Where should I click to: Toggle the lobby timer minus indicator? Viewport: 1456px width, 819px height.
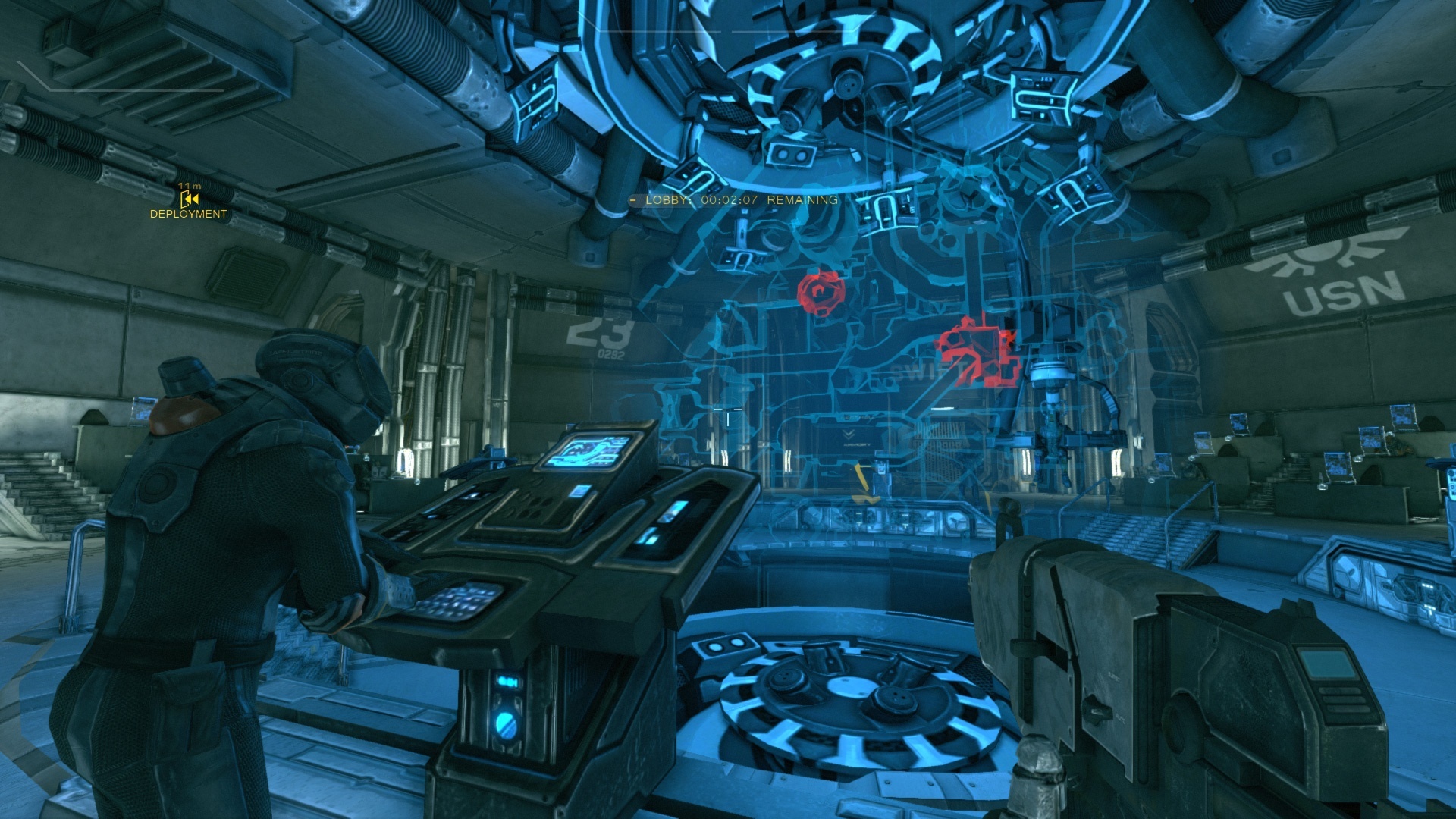pyautogui.click(x=634, y=200)
